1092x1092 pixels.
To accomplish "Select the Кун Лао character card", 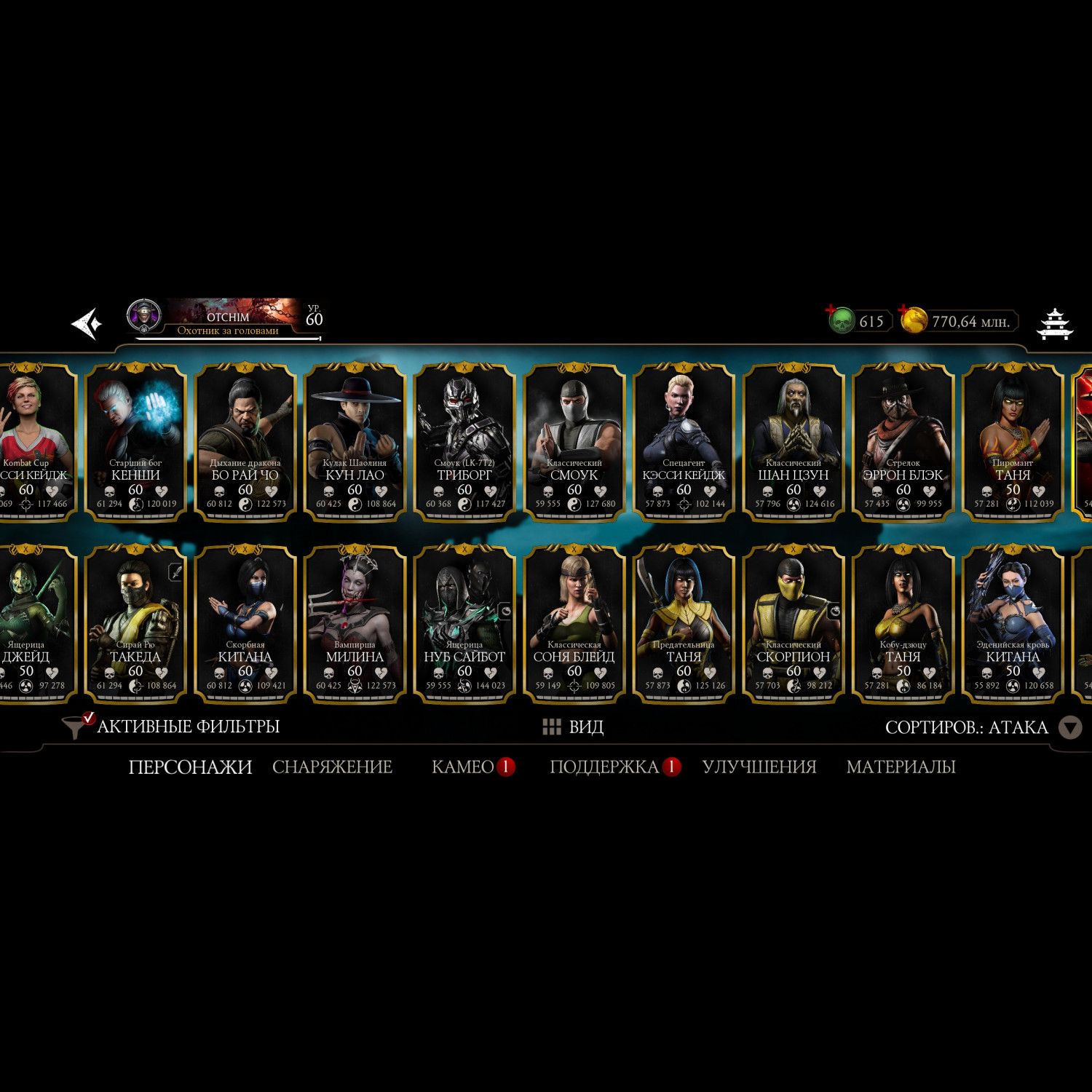I will pos(355,441).
